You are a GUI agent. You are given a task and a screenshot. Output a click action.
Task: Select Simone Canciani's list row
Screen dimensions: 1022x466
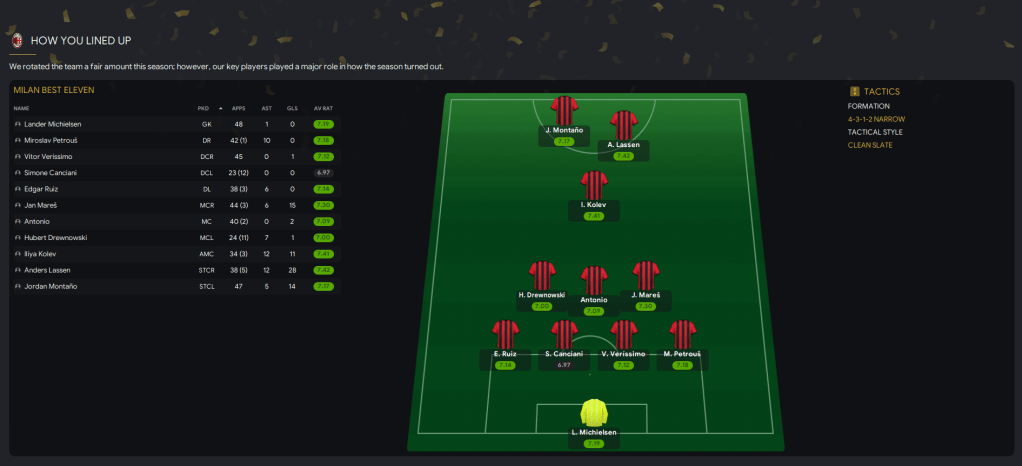click(50, 173)
